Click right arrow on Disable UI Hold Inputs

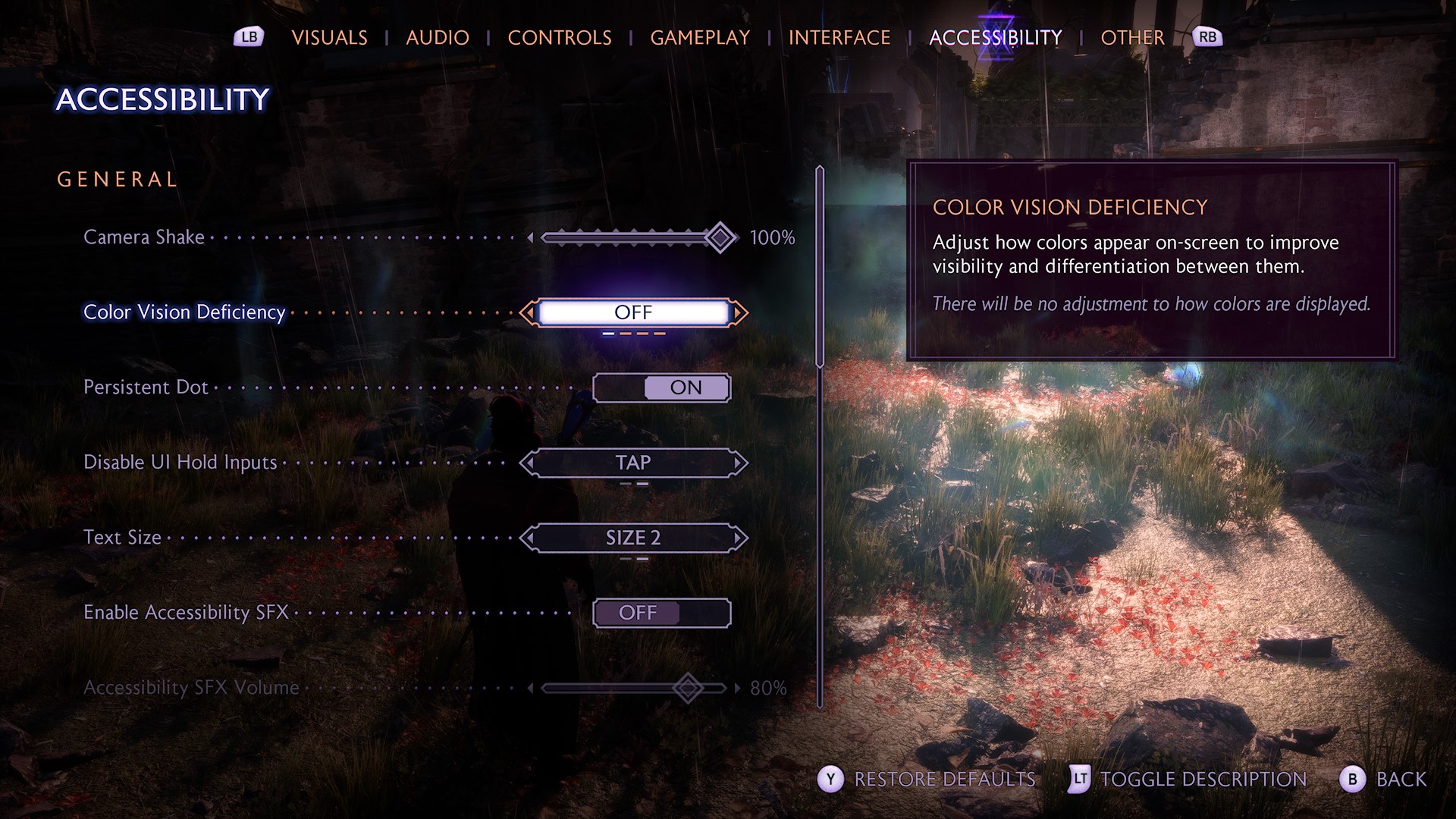pos(739,463)
